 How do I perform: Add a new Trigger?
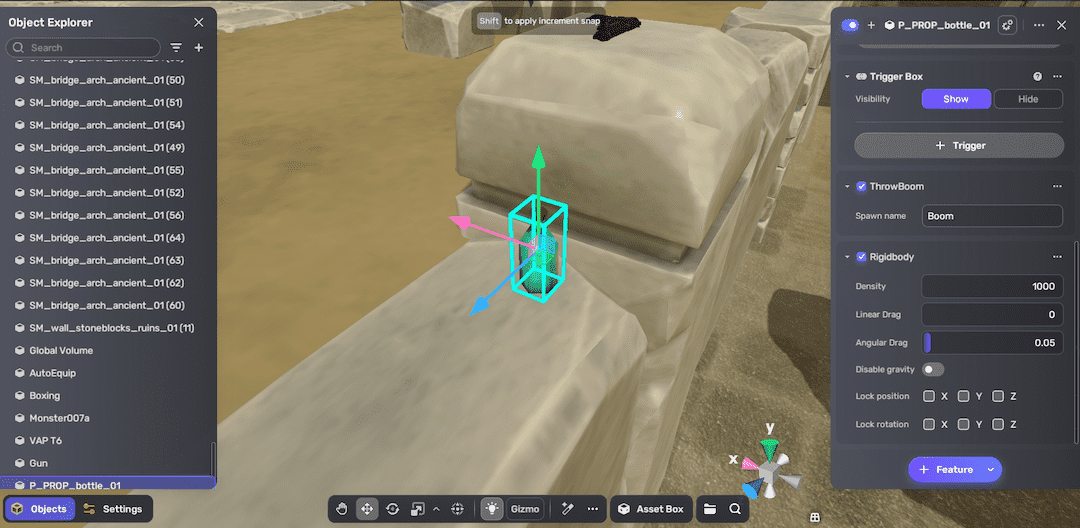(958, 146)
